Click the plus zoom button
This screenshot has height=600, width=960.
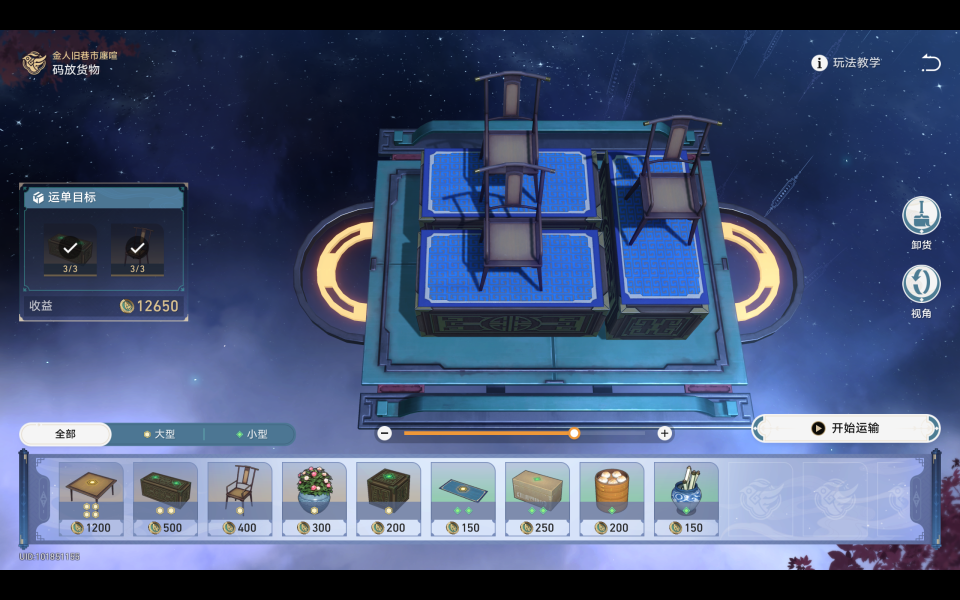point(664,433)
